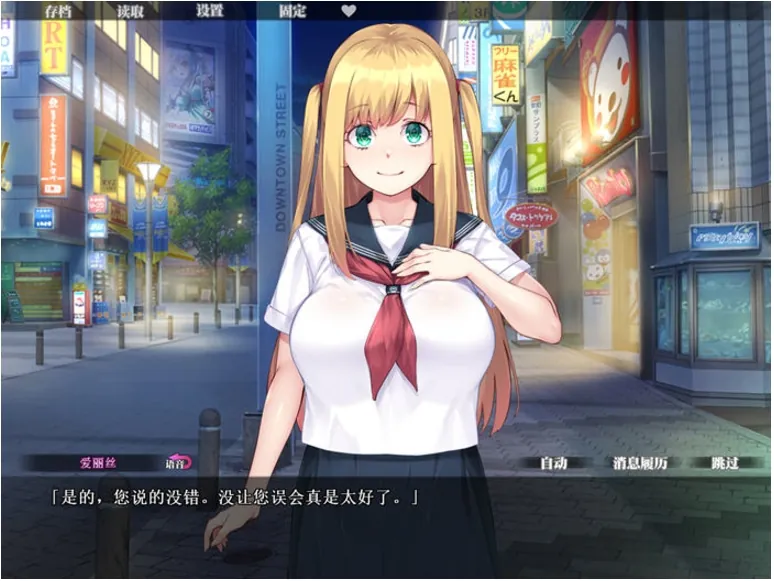Open the 设置 settings menu
This screenshot has width=774, height=581.
[210, 11]
